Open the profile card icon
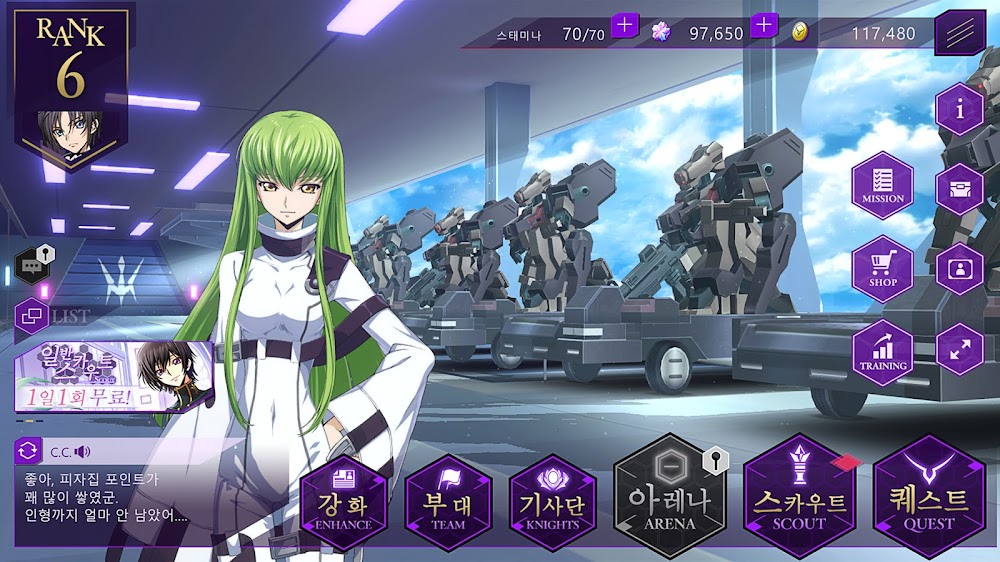Screen dimensions: 1000x562 (960, 269)
